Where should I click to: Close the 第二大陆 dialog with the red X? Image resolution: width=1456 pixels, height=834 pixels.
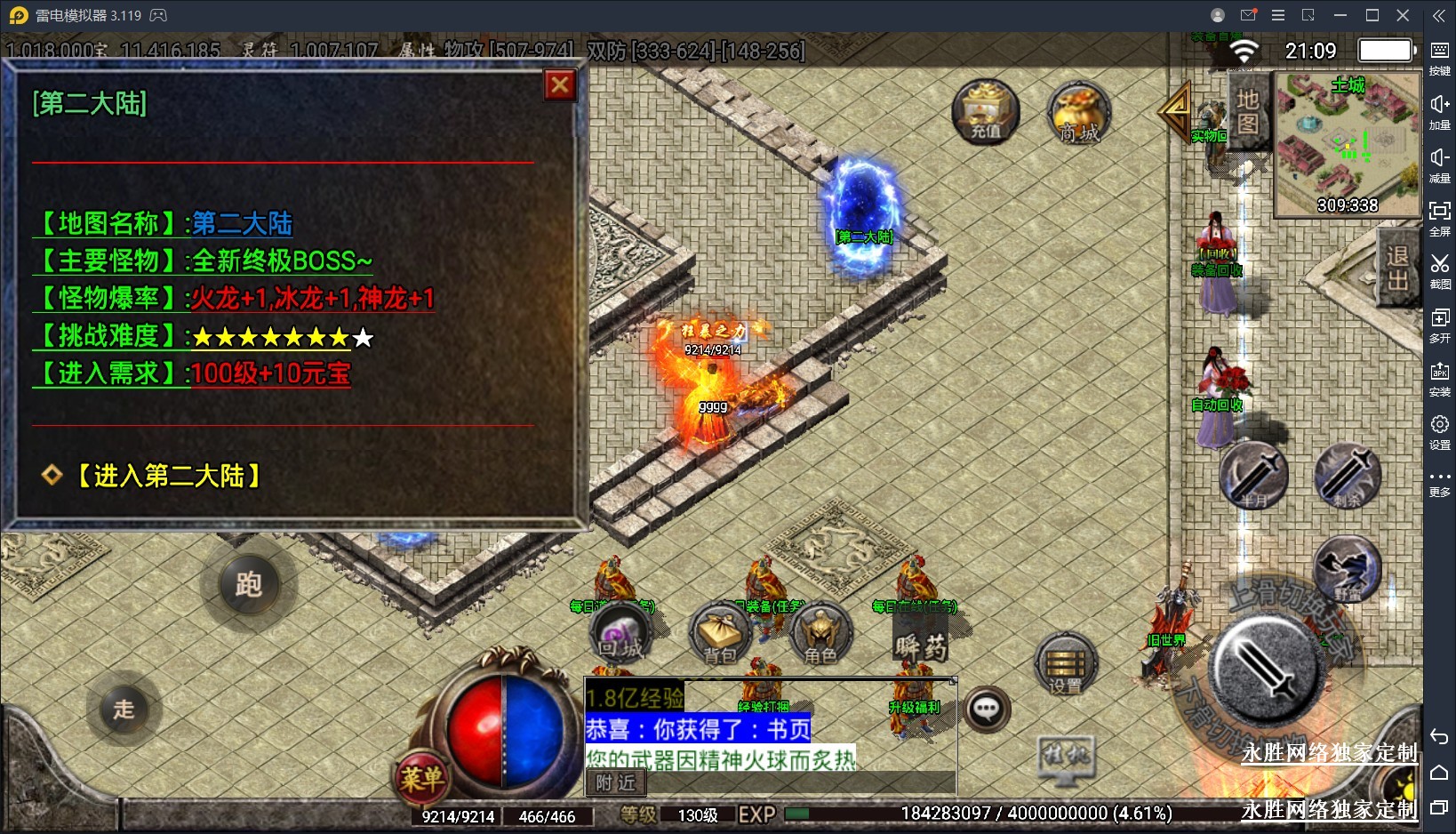[x=559, y=85]
